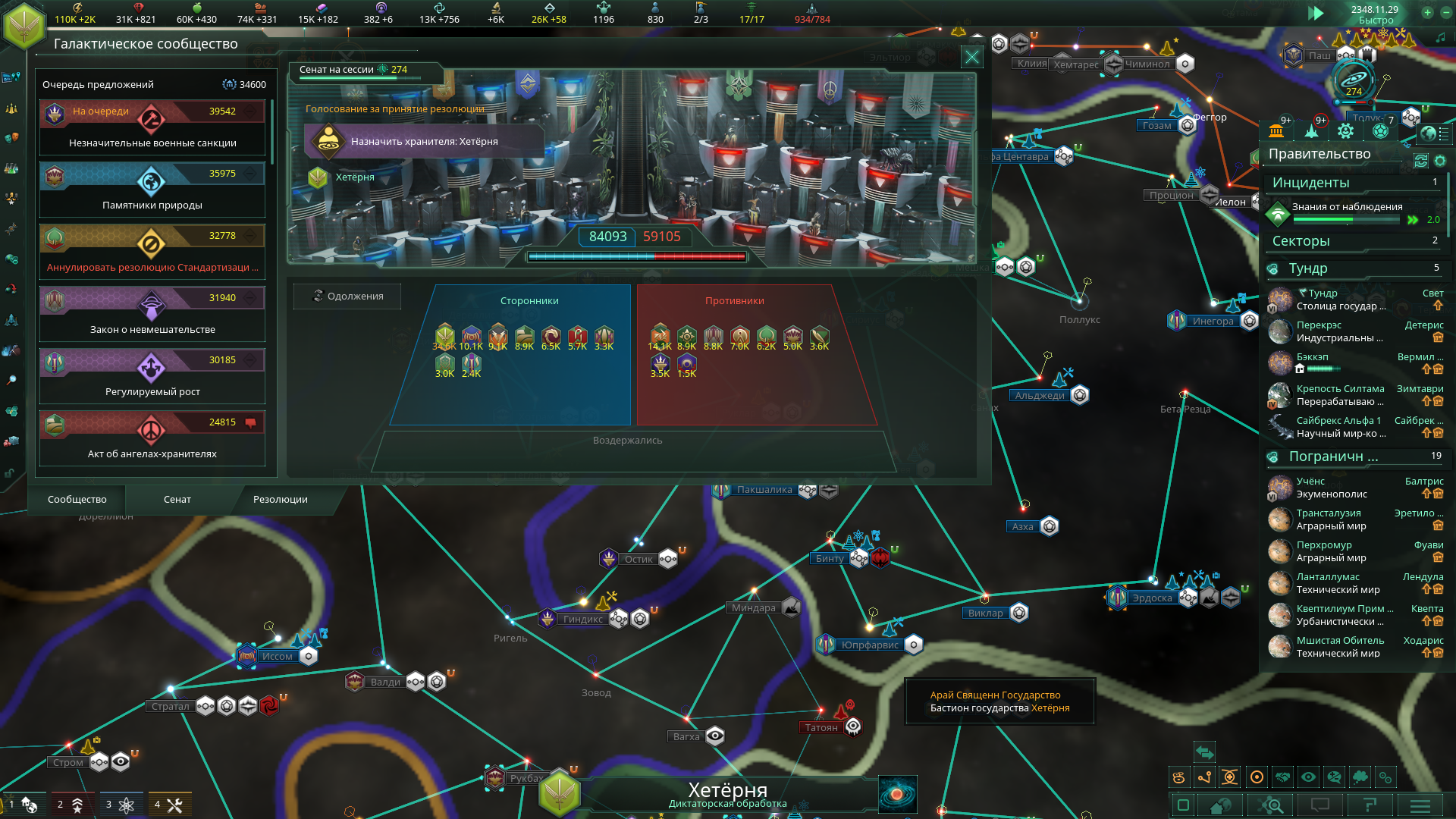Open Незначительные военные санкции queued proposal
1456x819 pixels.
(x=152, y=128)
